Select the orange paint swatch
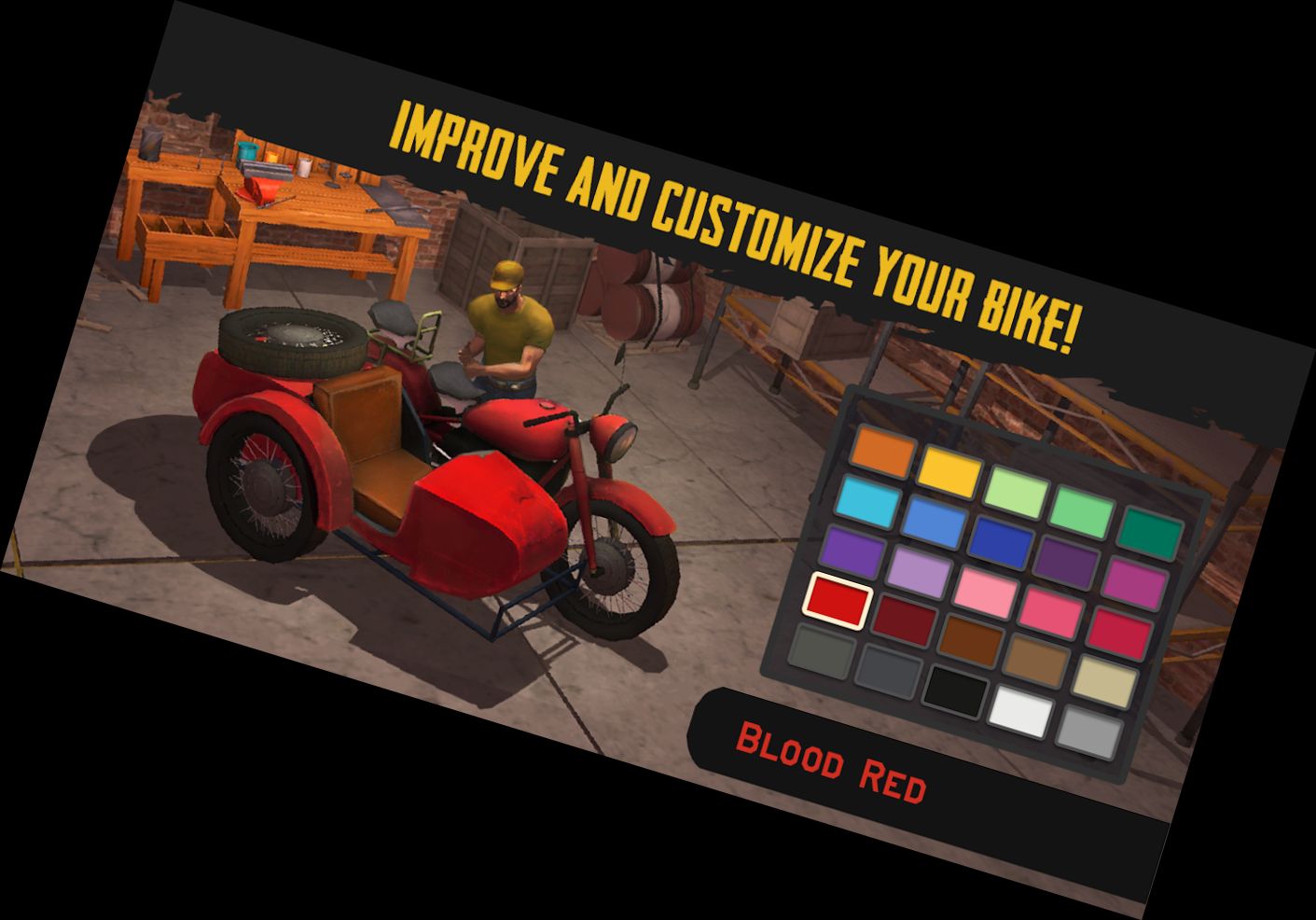1316x920 pixels. coord(881,452)
